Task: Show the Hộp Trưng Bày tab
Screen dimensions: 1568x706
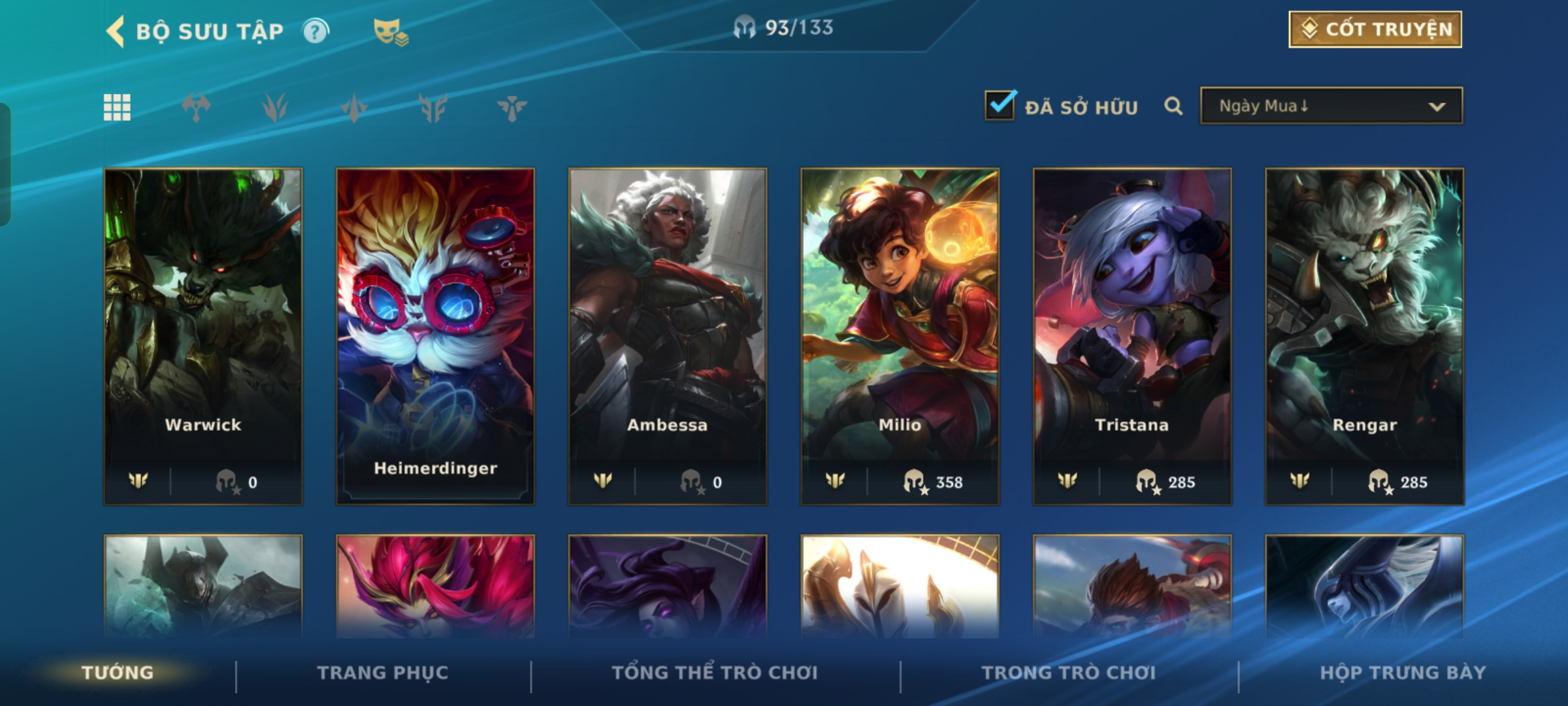Action: (1403, 673)
